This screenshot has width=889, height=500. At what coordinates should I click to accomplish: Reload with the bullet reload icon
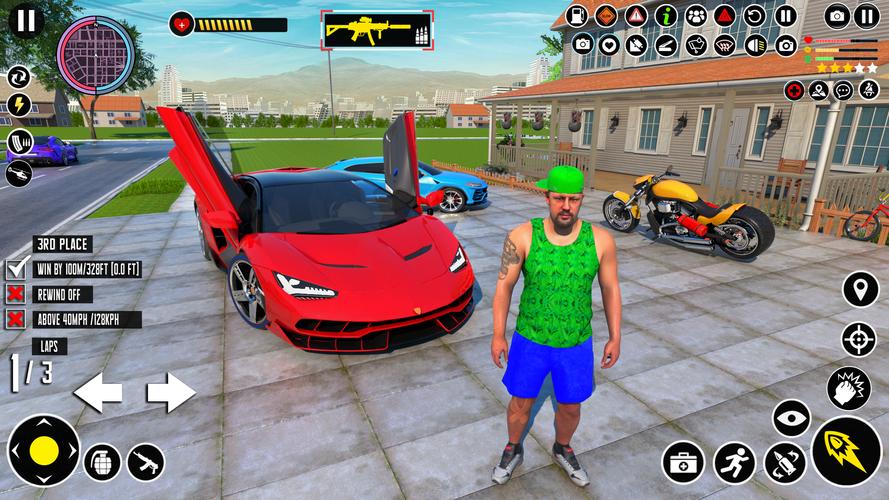(x=785, y=462)
